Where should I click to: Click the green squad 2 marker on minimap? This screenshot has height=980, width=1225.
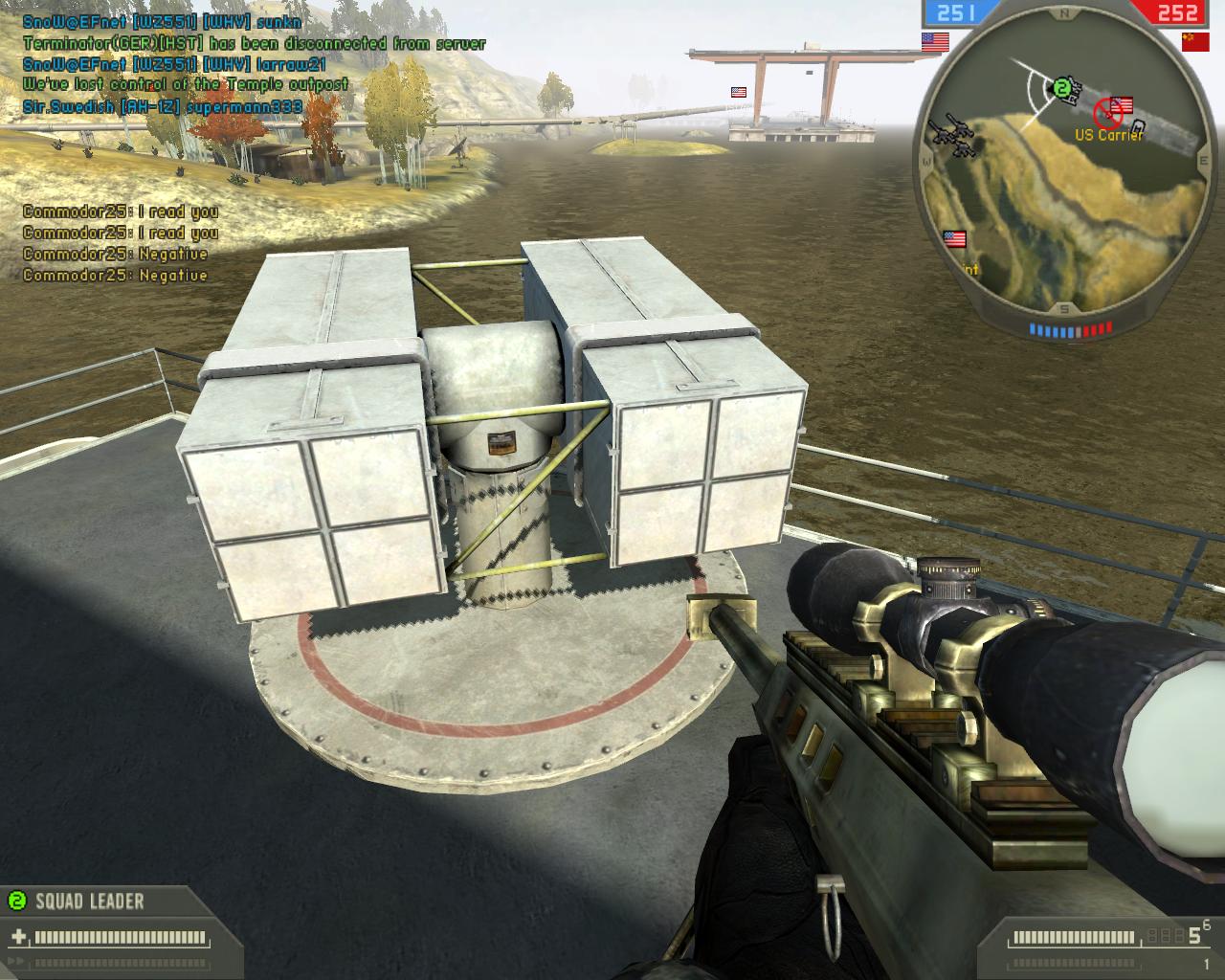click(1060, 89)
